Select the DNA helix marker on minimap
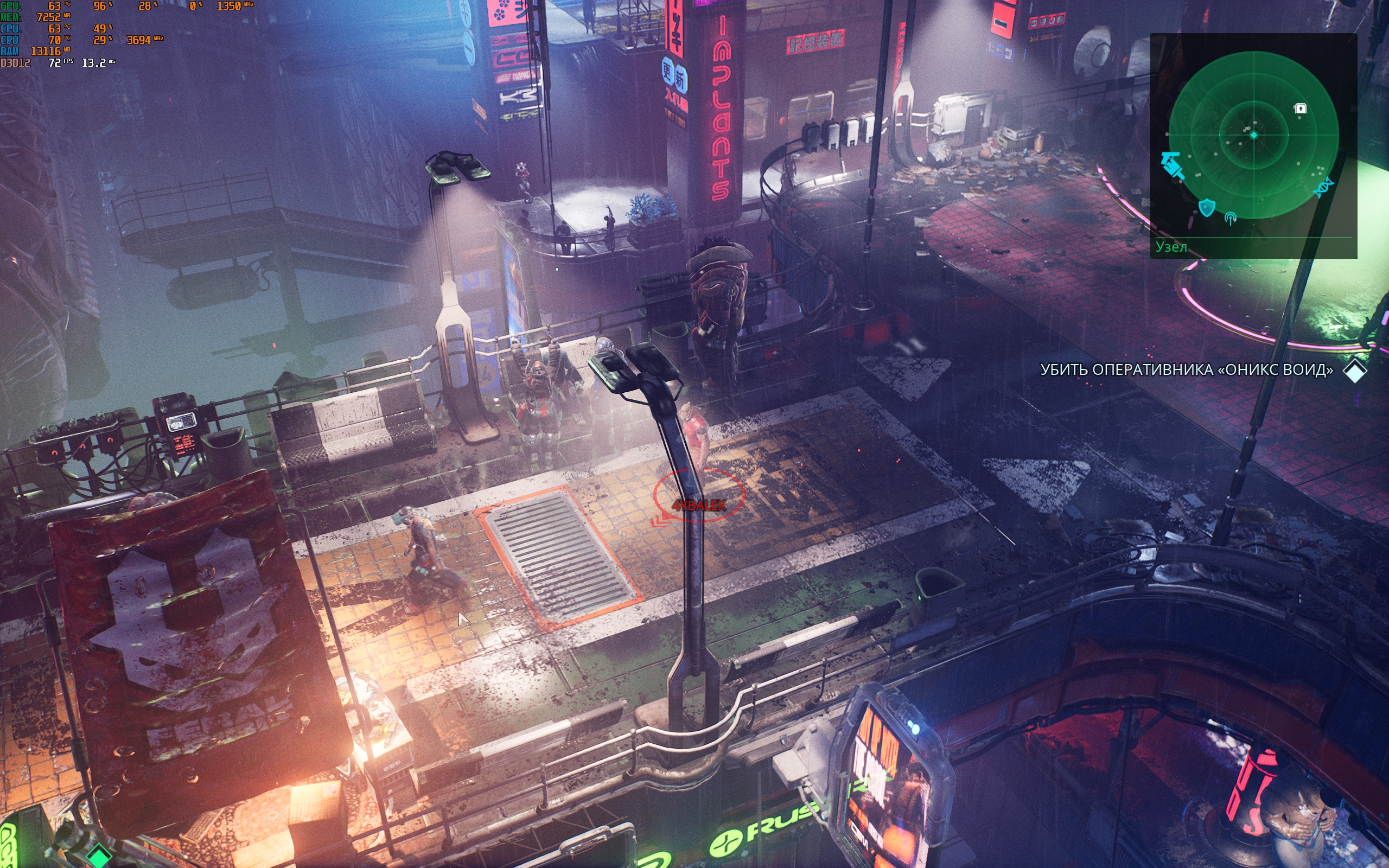The width and height of the screenshot is (1389, 868). pos(1323,187)
